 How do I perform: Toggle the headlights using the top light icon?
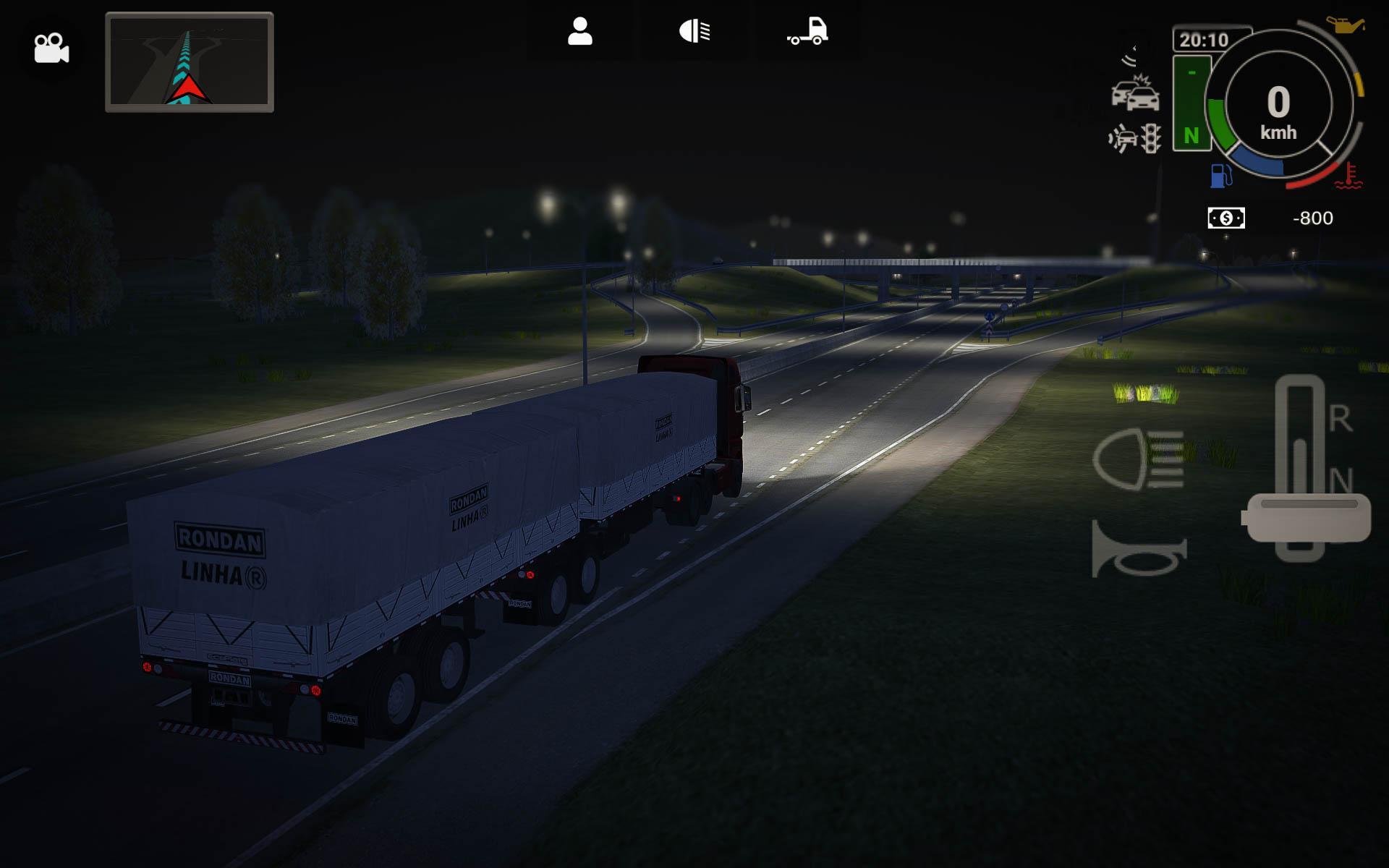(694, 30)
